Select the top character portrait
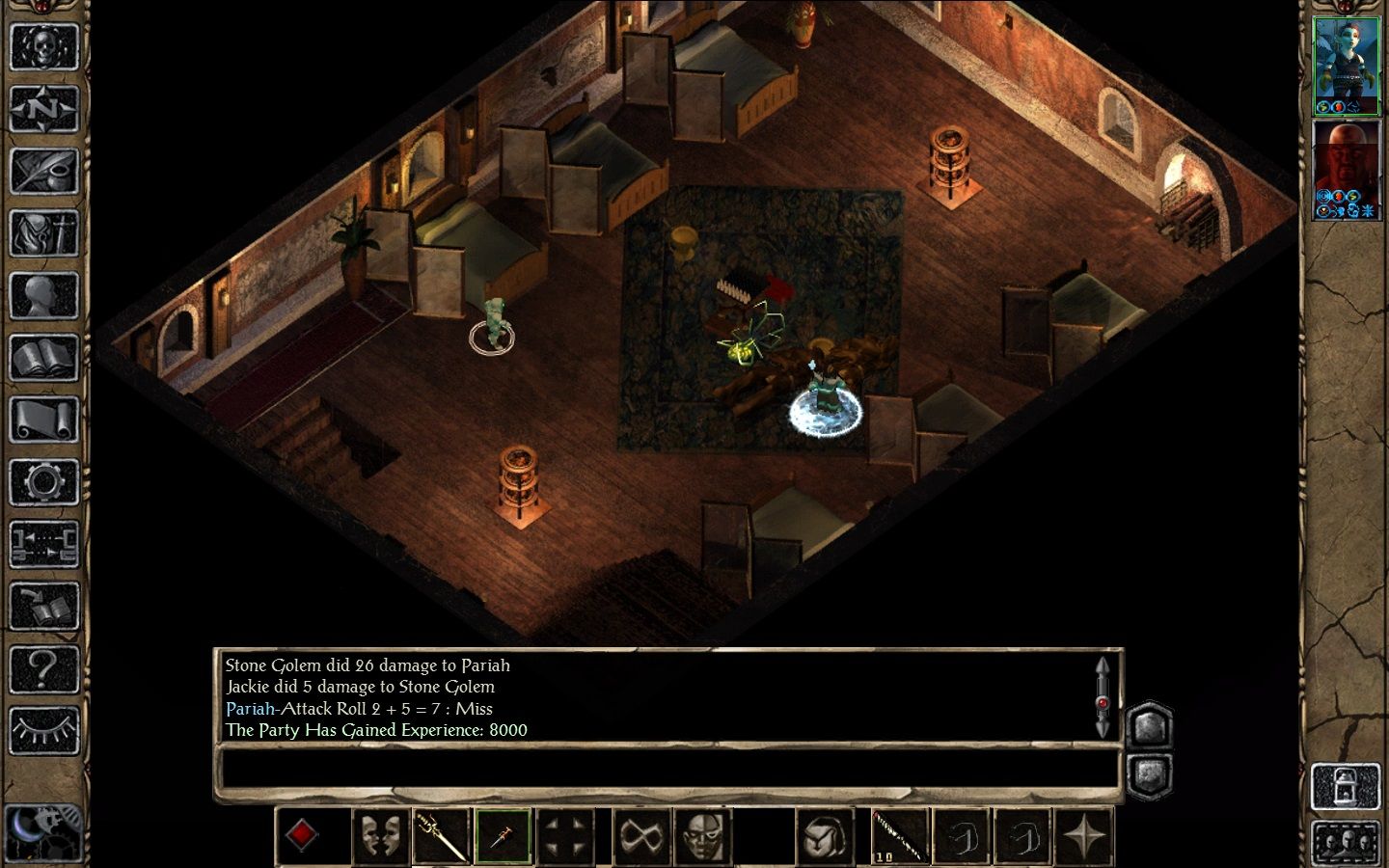 [x=1347, y=66]
